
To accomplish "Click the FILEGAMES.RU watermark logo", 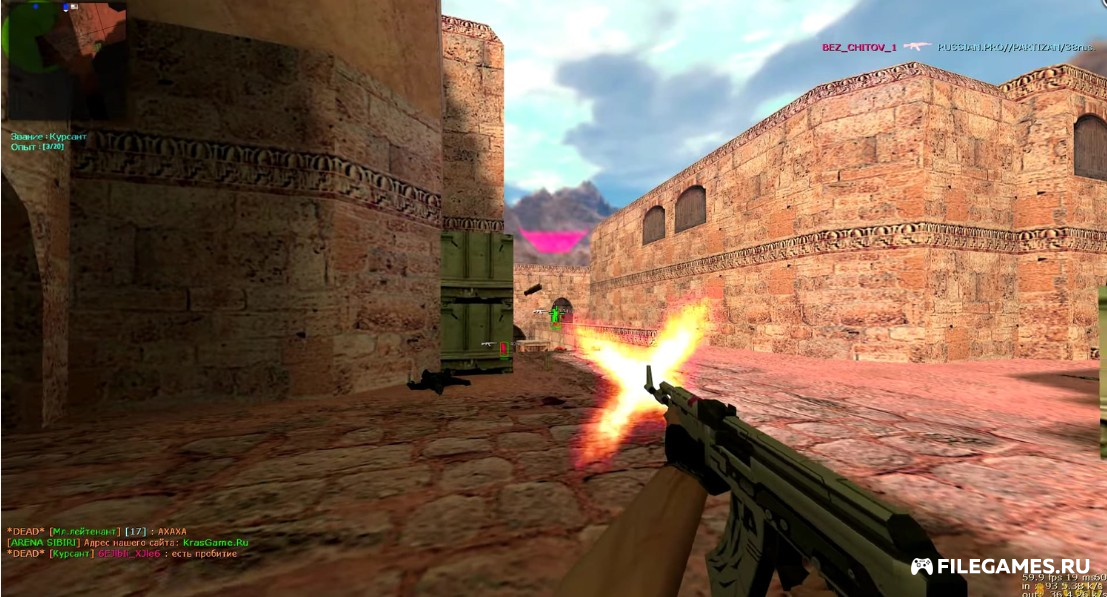I will point(999,566).
